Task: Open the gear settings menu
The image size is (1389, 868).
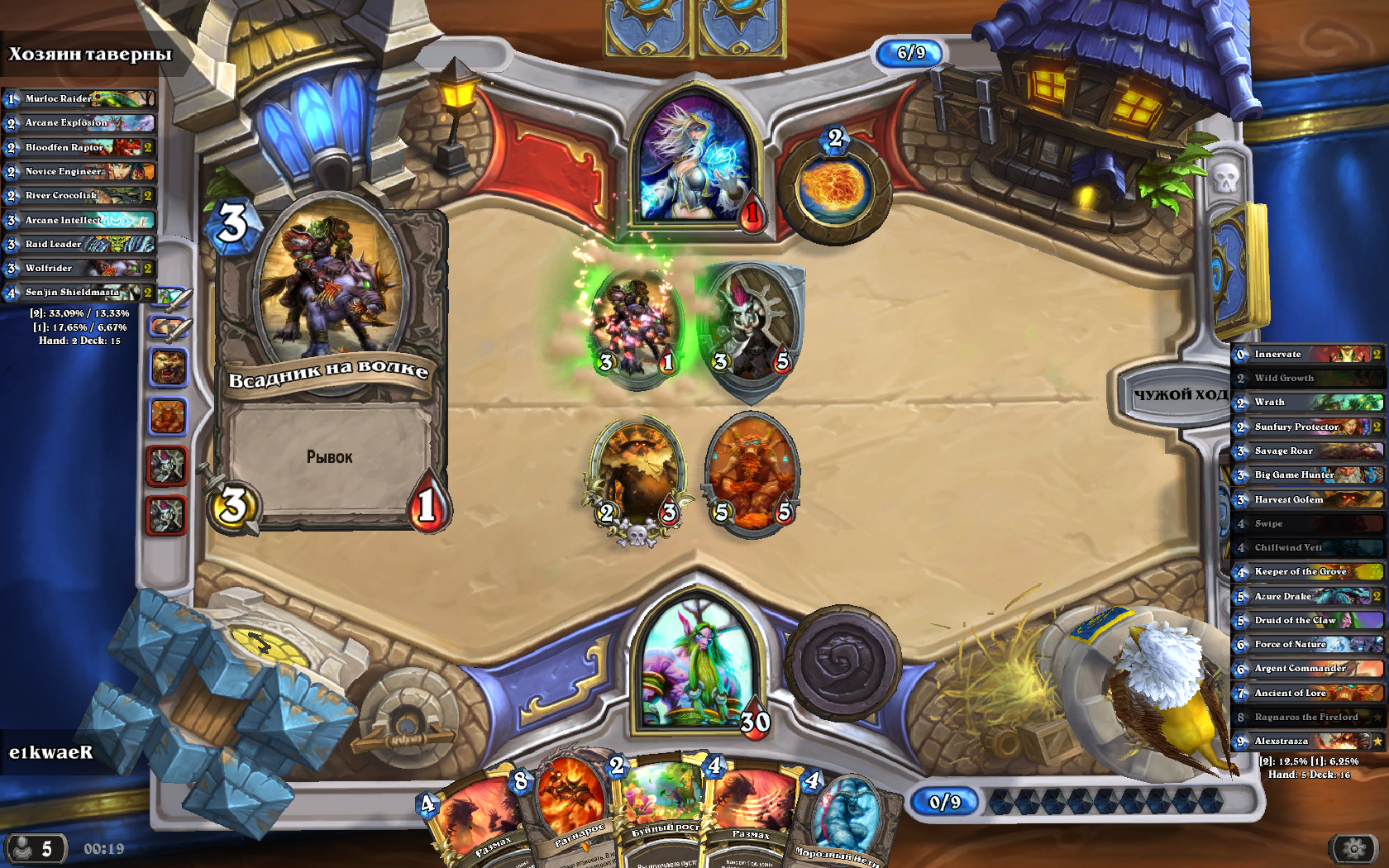Action: pos(1353,848)
